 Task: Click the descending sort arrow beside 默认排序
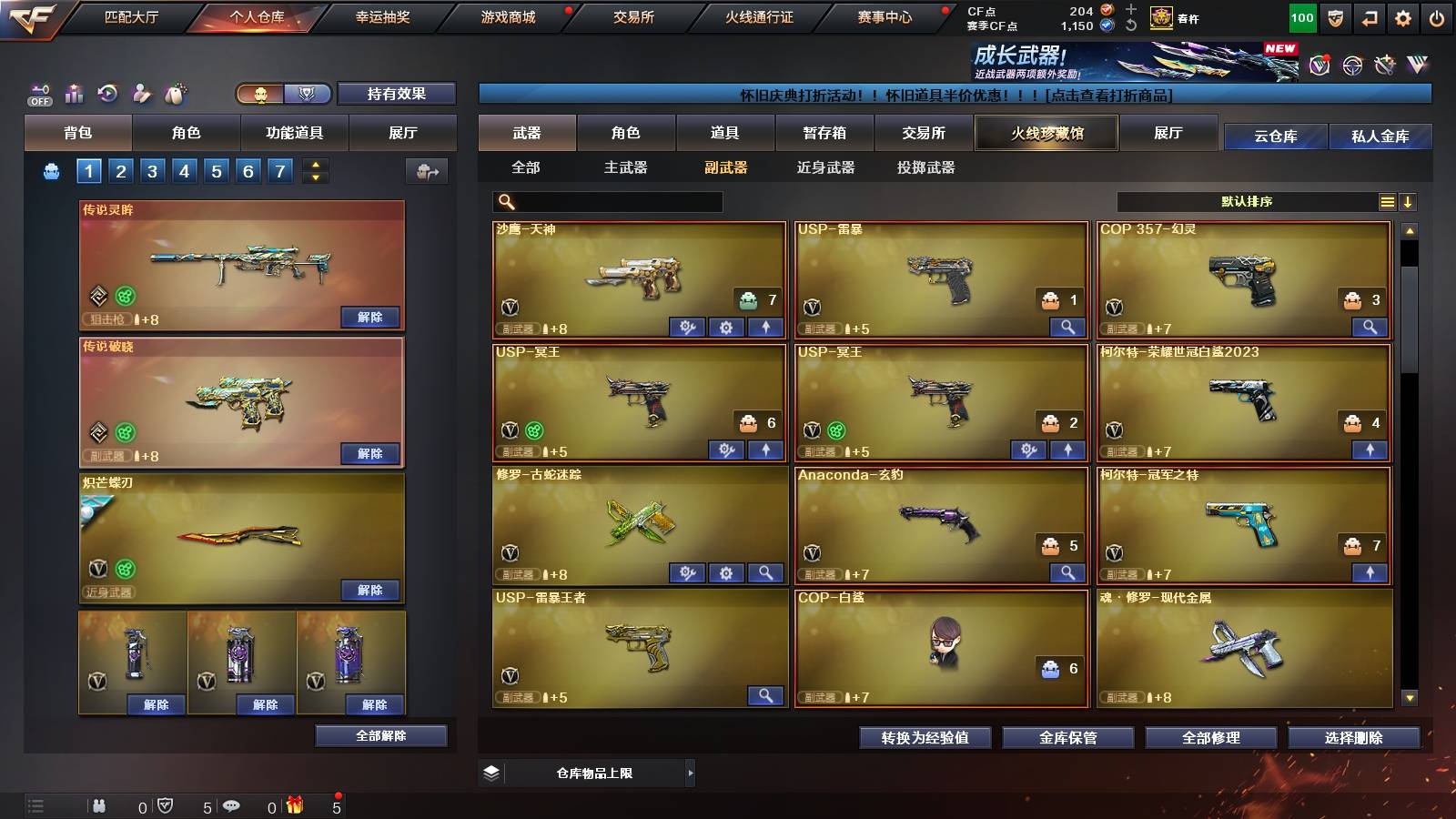[x=1410, y=202]
